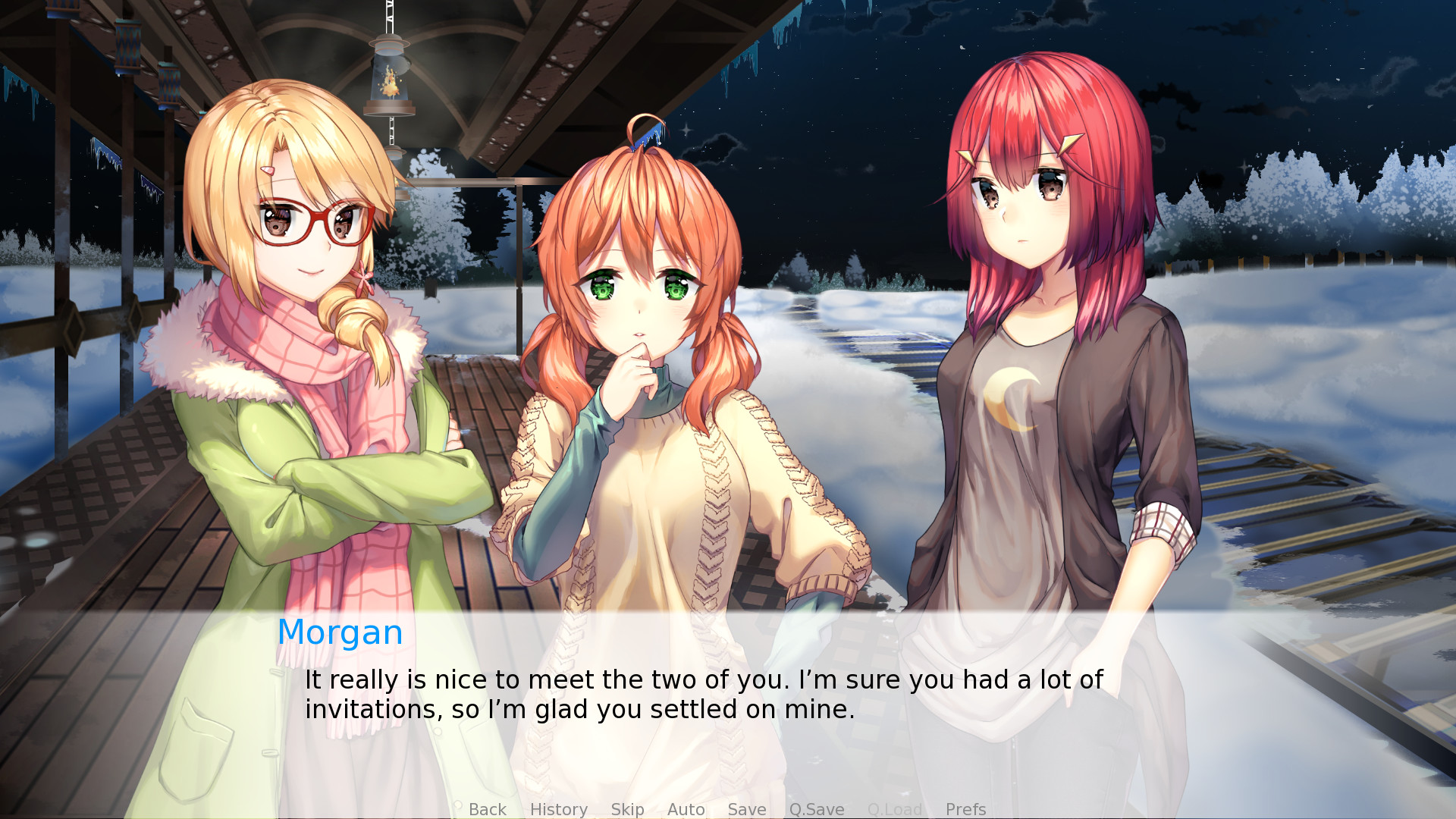Open the Save screen
Viewport: 1456px width, 819px height.
coord(746,809)
